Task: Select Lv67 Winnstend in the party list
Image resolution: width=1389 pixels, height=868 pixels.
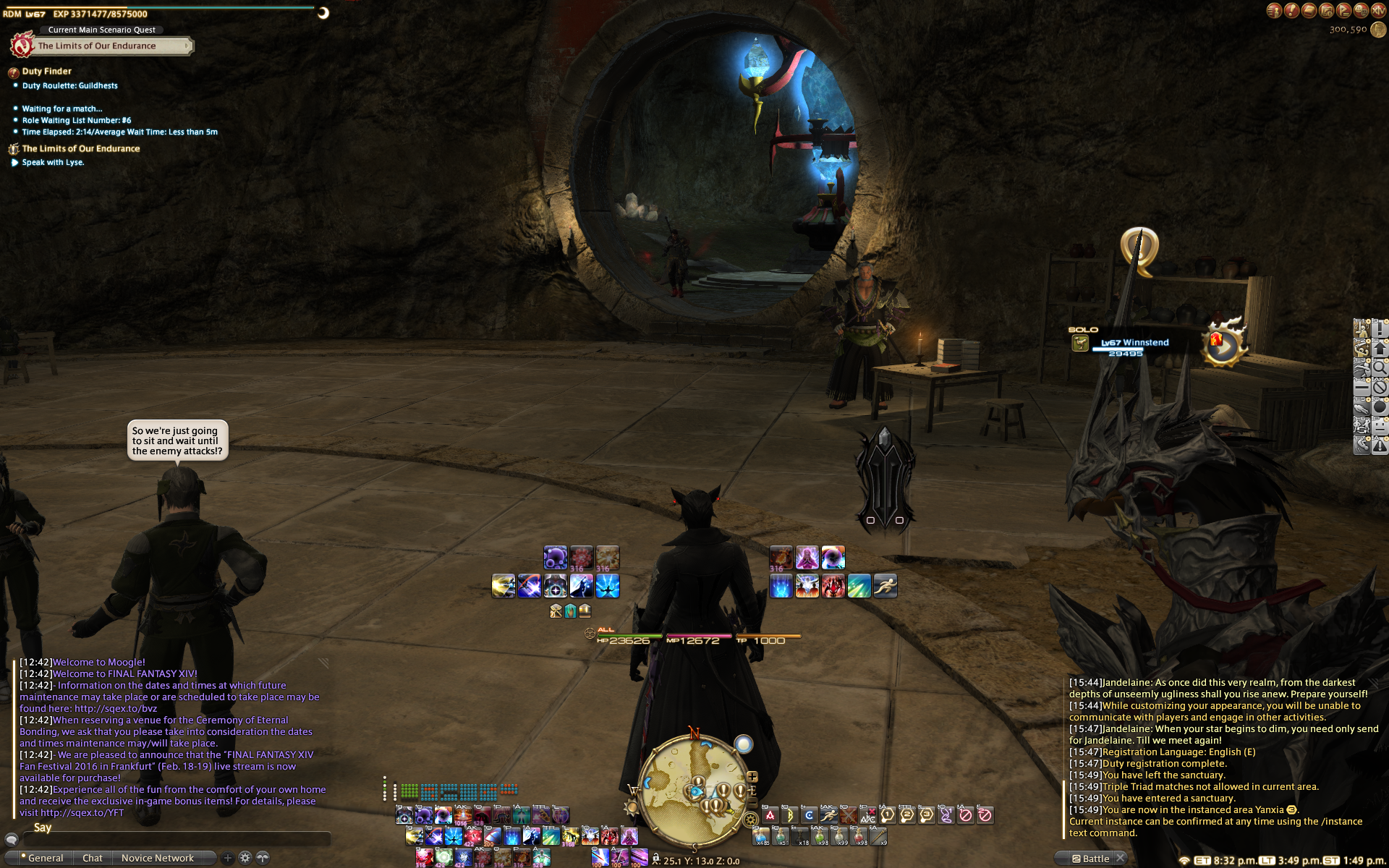Action: [1134, 343]
